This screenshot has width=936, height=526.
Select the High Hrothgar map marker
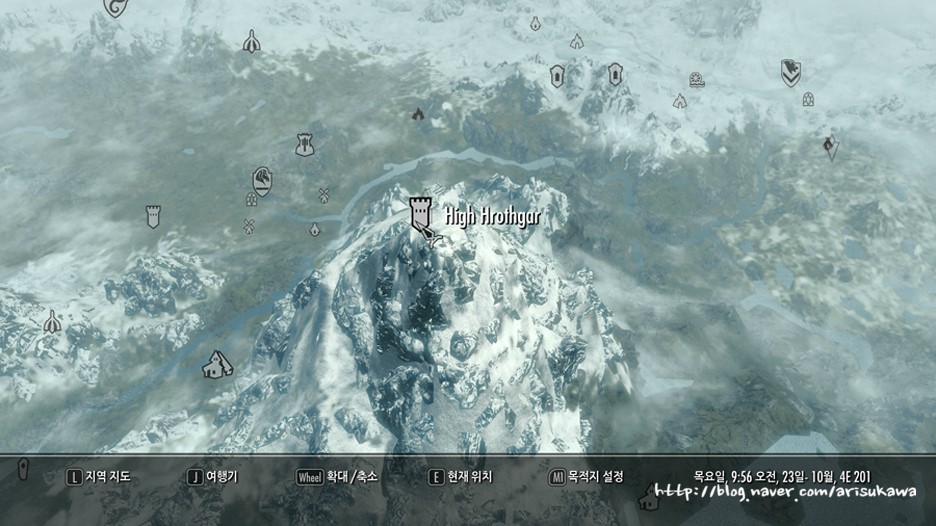pyautogui.click(x=421, y=211)
